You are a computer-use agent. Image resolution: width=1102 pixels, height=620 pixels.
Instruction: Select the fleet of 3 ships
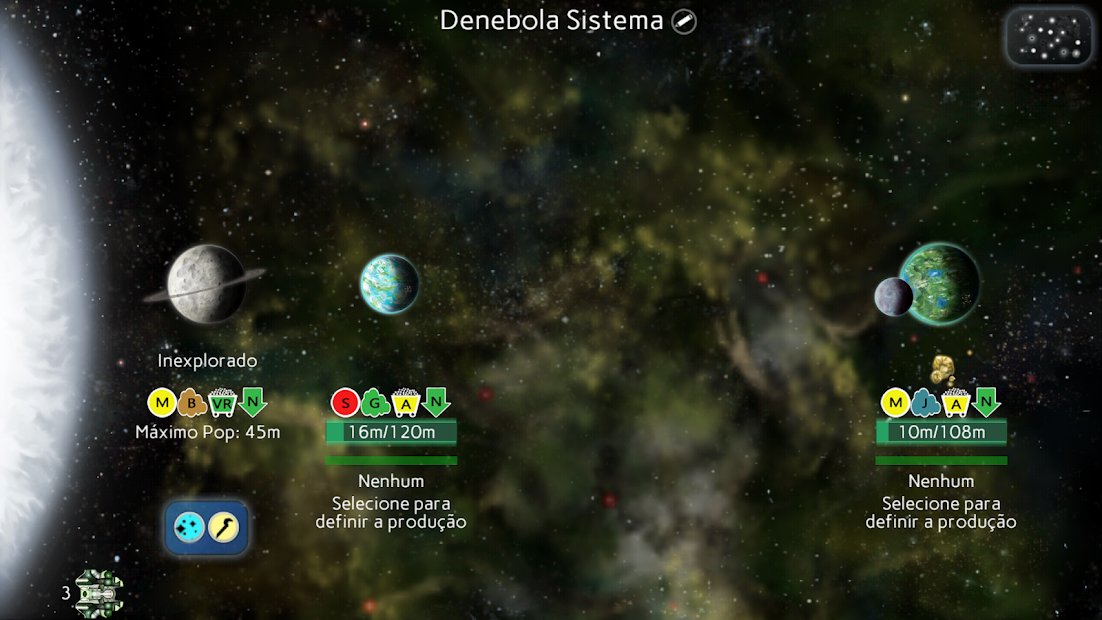[x=98, y=593]
